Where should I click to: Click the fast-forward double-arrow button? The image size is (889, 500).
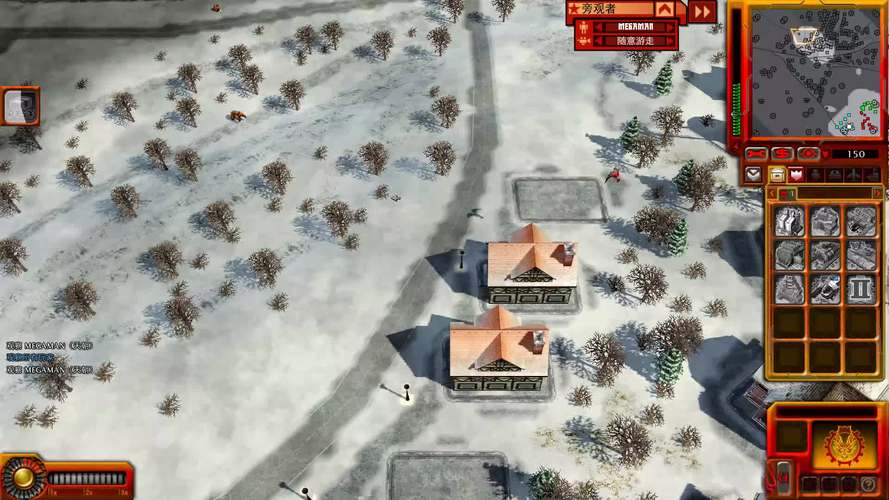pos(703,11)
